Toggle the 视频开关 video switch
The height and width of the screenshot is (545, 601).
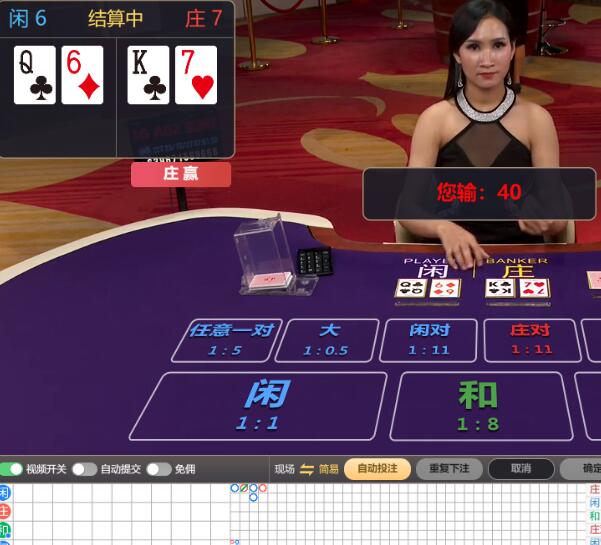click(x=12, y=469)
